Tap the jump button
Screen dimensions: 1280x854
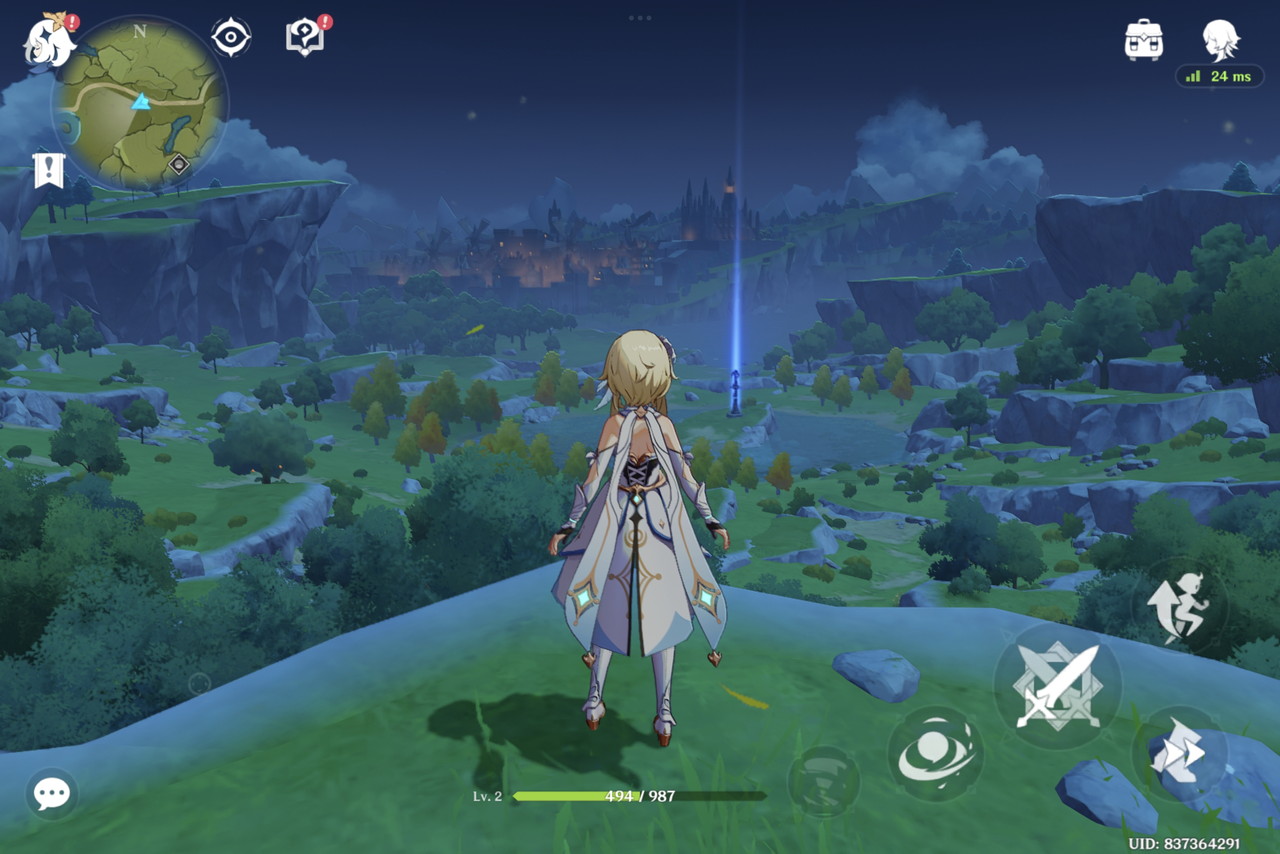[x=1179, y=606]
